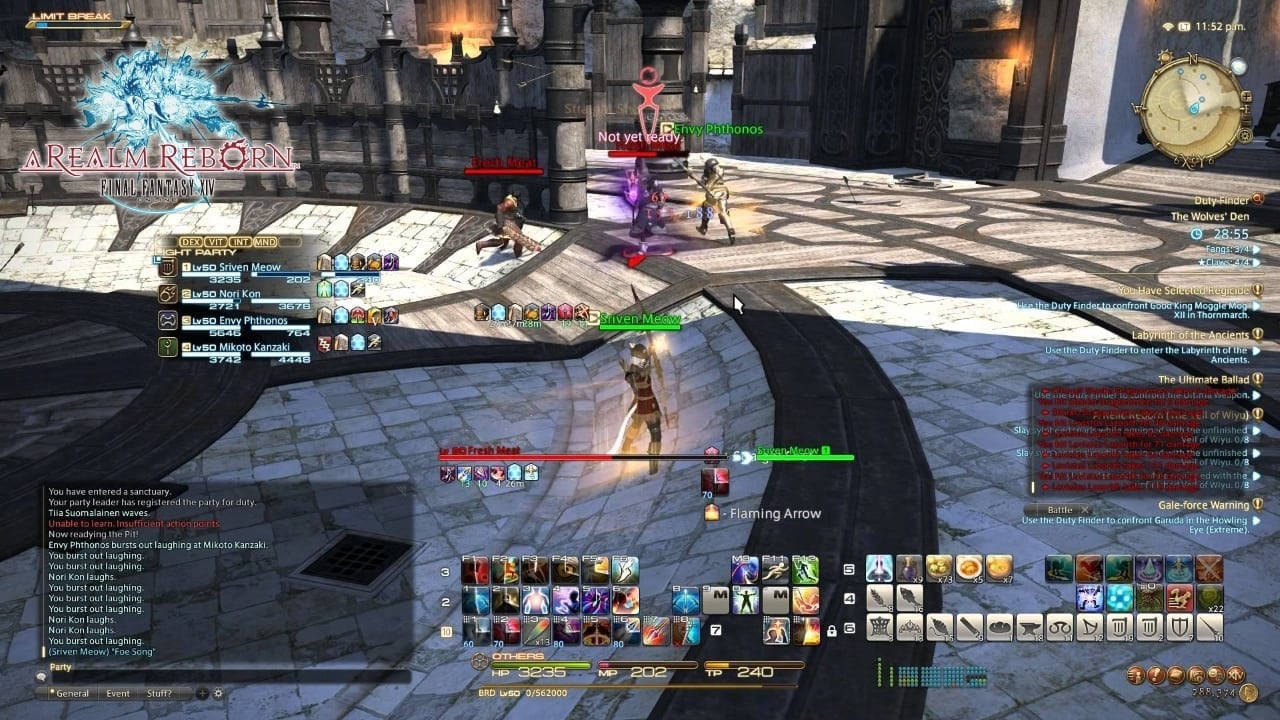Use the purple potion with x9 stack
Image resolution: width=1280 pixels, height=720 pixels.
[909, 569]
